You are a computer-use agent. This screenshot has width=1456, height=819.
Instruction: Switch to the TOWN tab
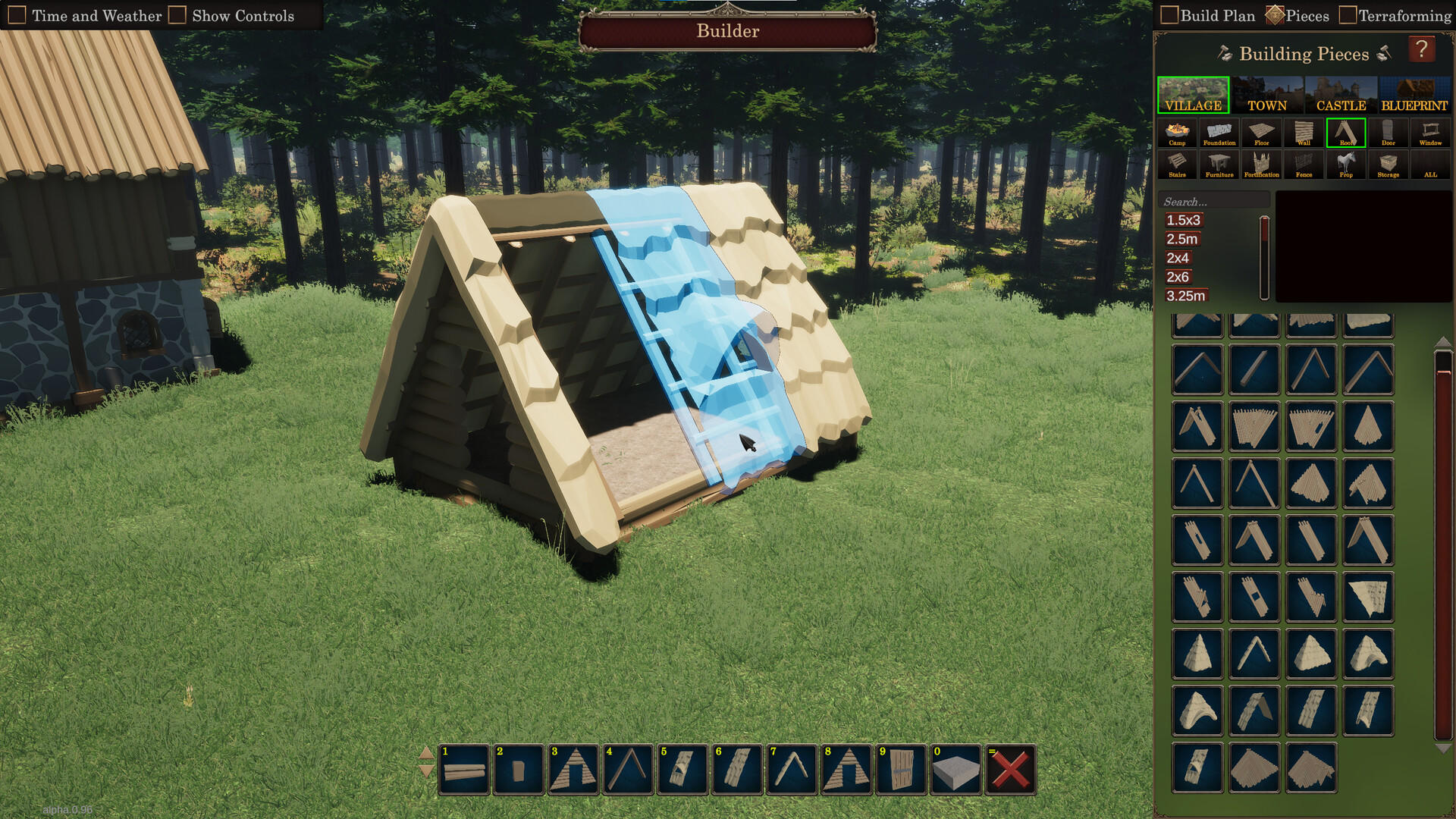[x=1266, y=94]
